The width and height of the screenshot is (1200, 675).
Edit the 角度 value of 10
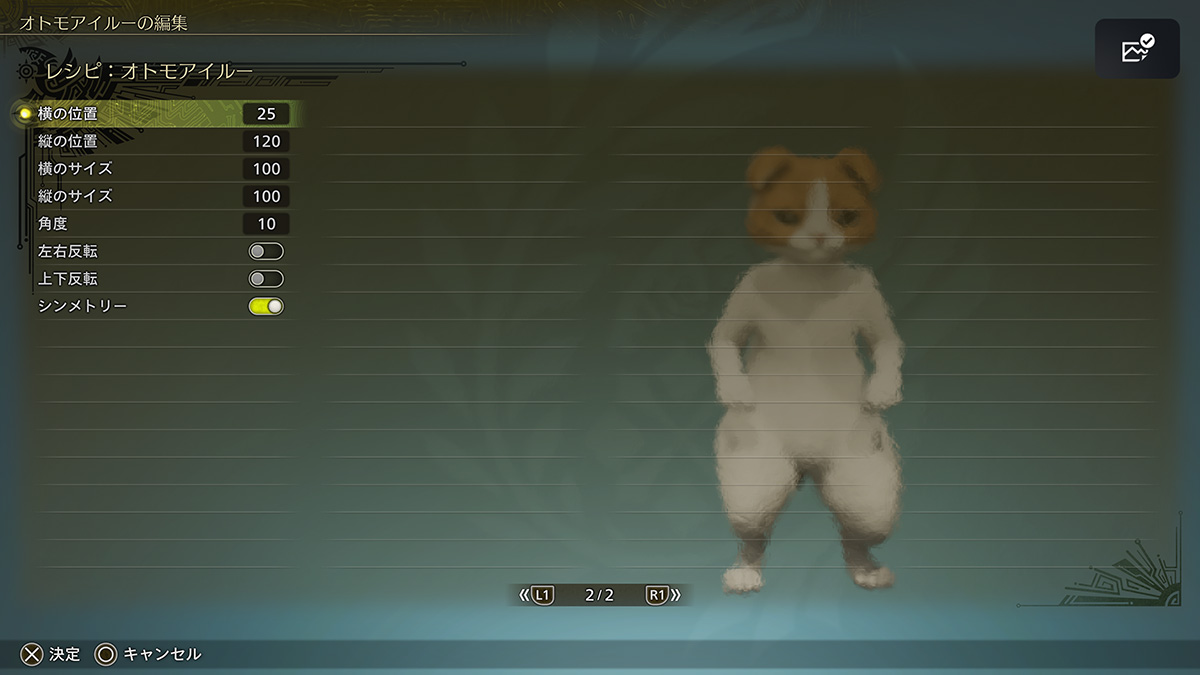pyautogui.click(x=266, y=224)
